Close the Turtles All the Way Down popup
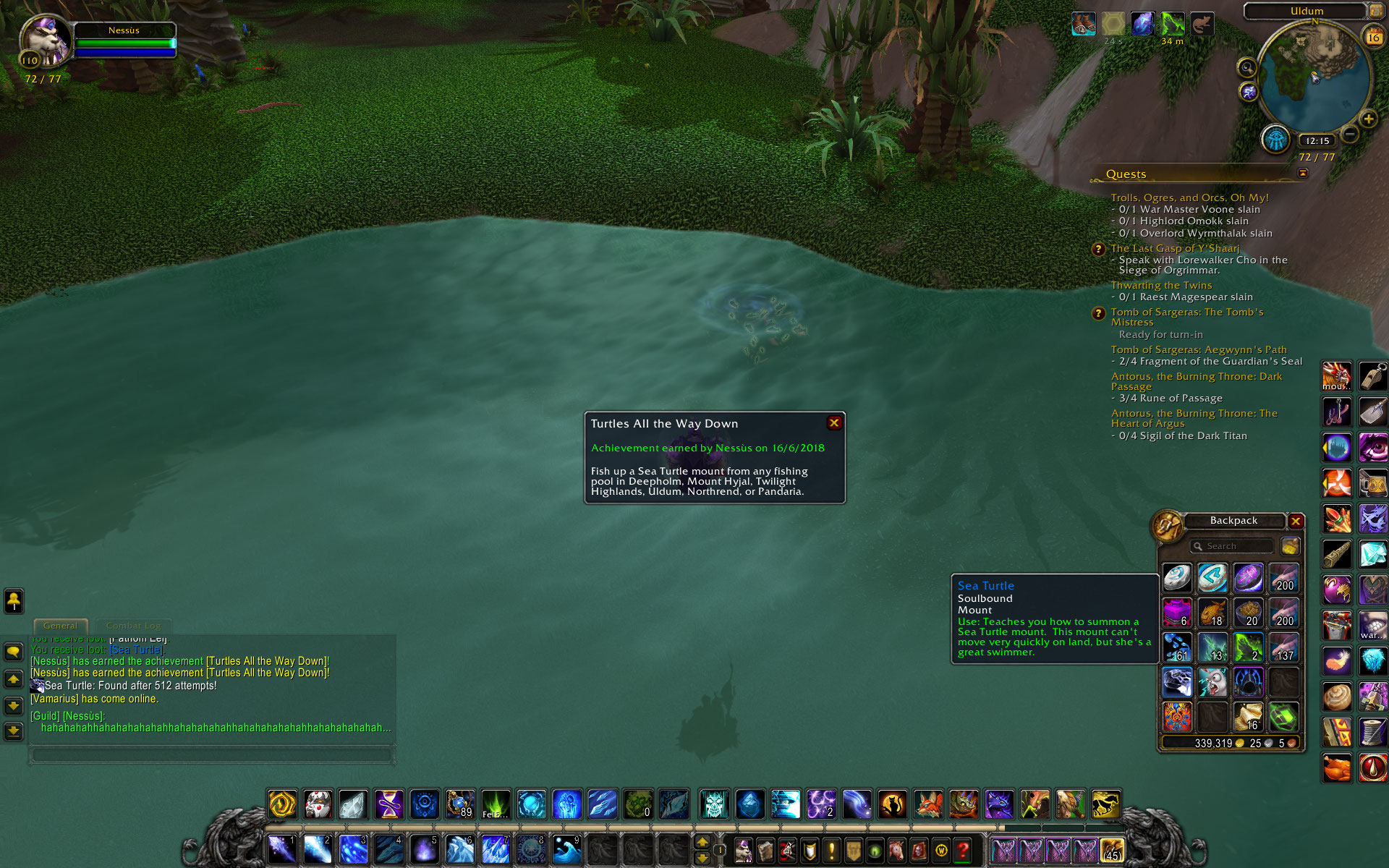Screen dimensions: 1389x868 pos(834,423)
